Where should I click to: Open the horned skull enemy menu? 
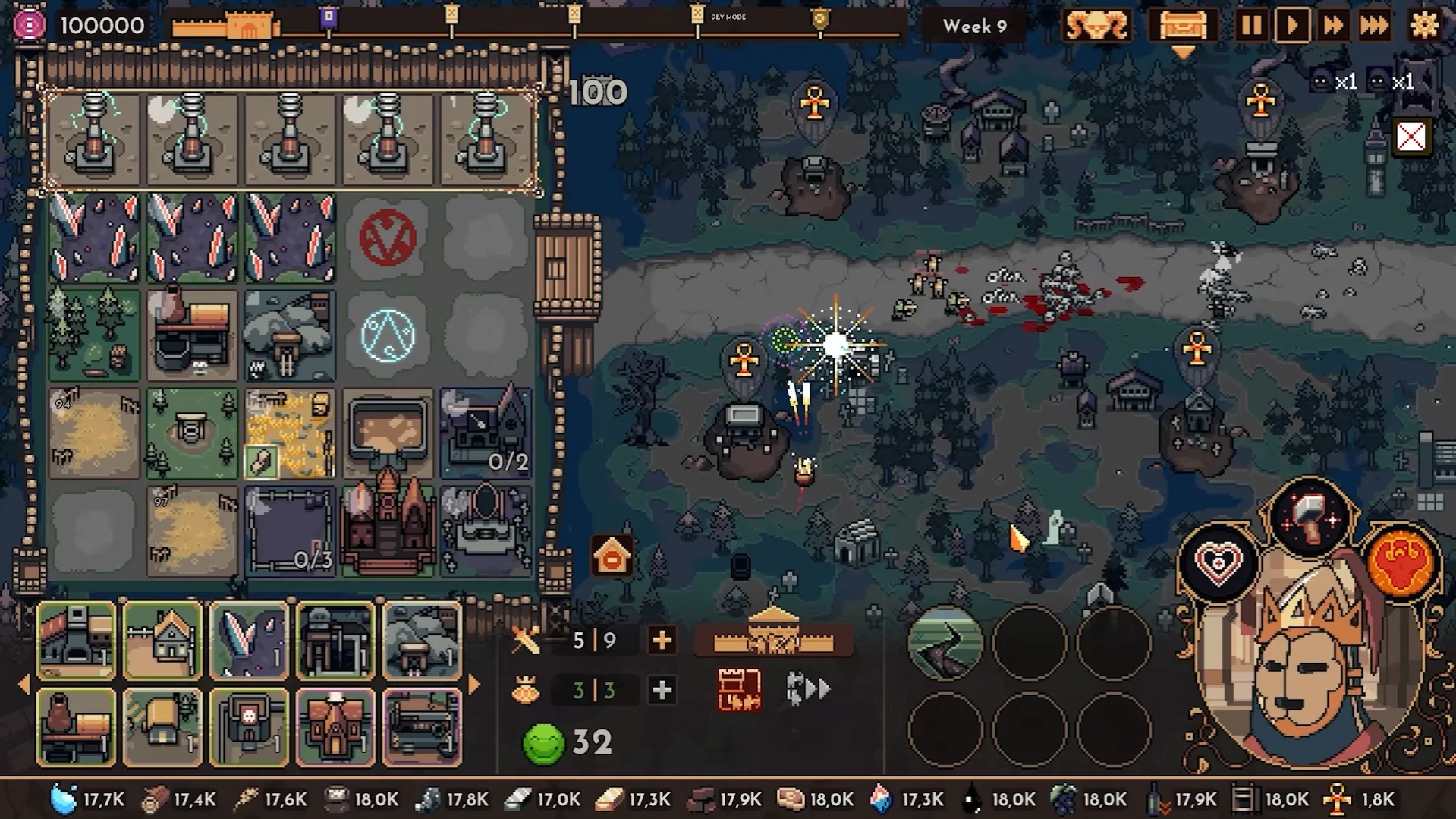click(1096, 26)
